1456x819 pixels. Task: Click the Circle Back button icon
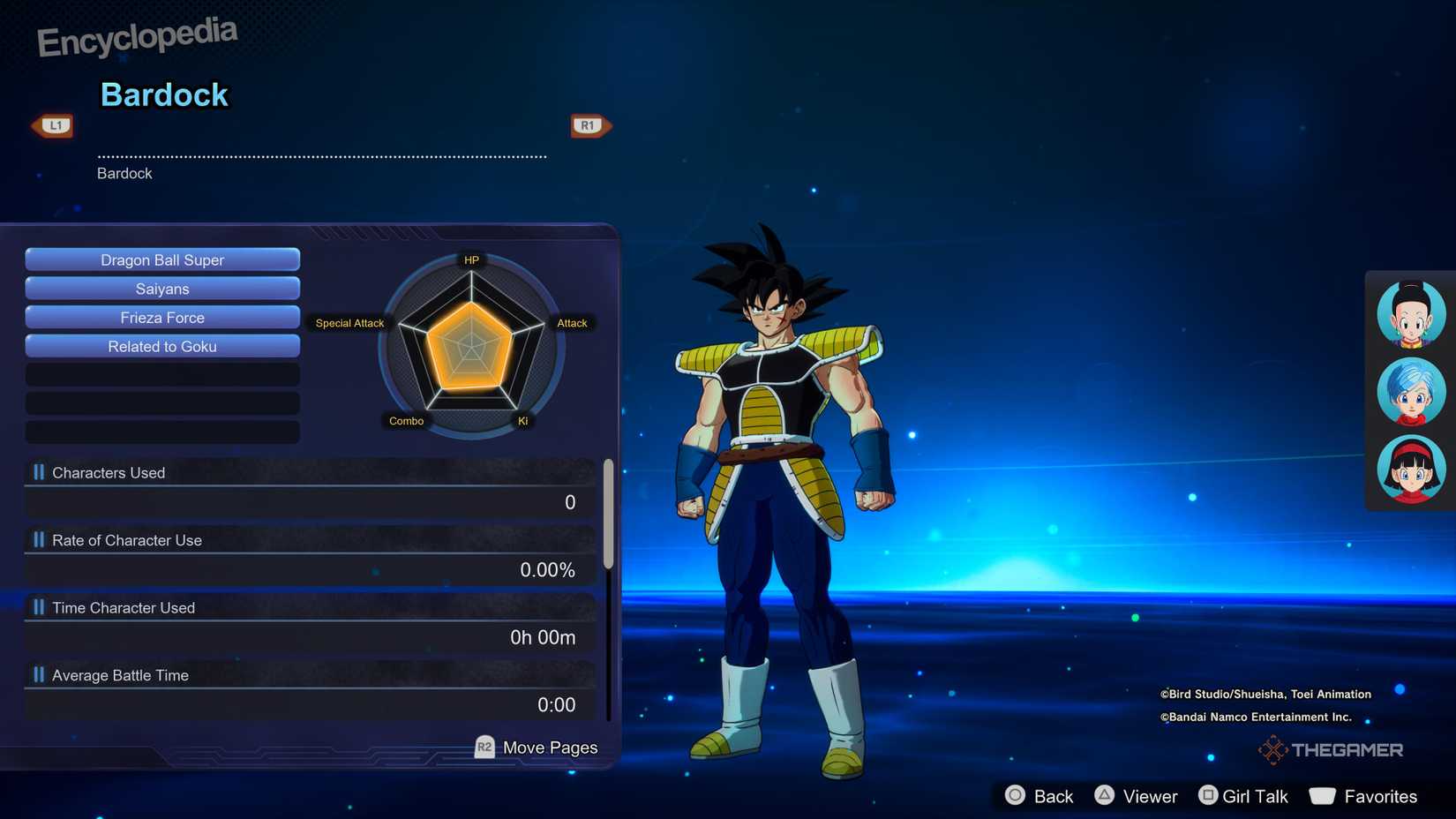coord(1015,796)
